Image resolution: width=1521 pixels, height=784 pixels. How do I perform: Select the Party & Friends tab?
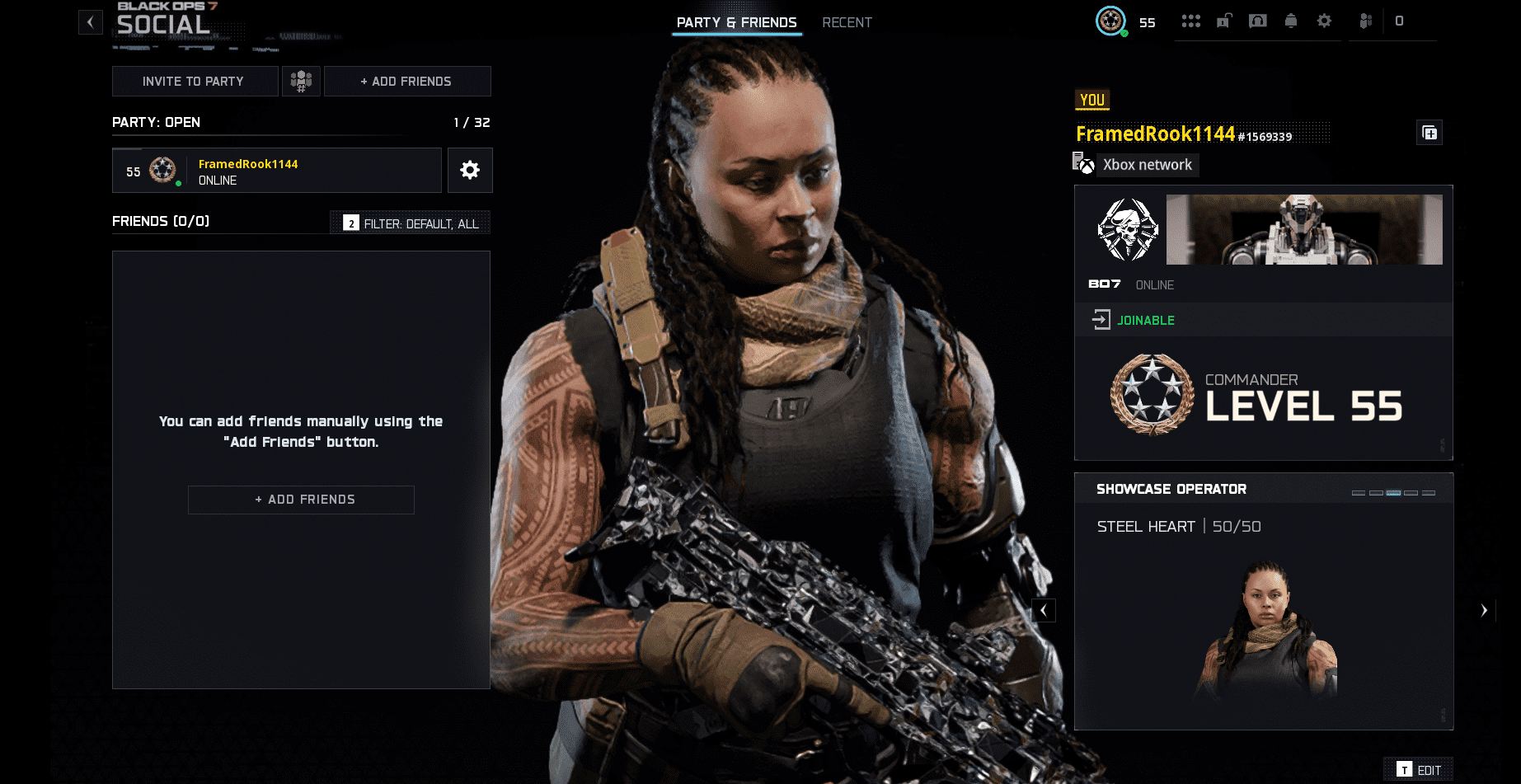pyautogui.click(x=736, y=22)
